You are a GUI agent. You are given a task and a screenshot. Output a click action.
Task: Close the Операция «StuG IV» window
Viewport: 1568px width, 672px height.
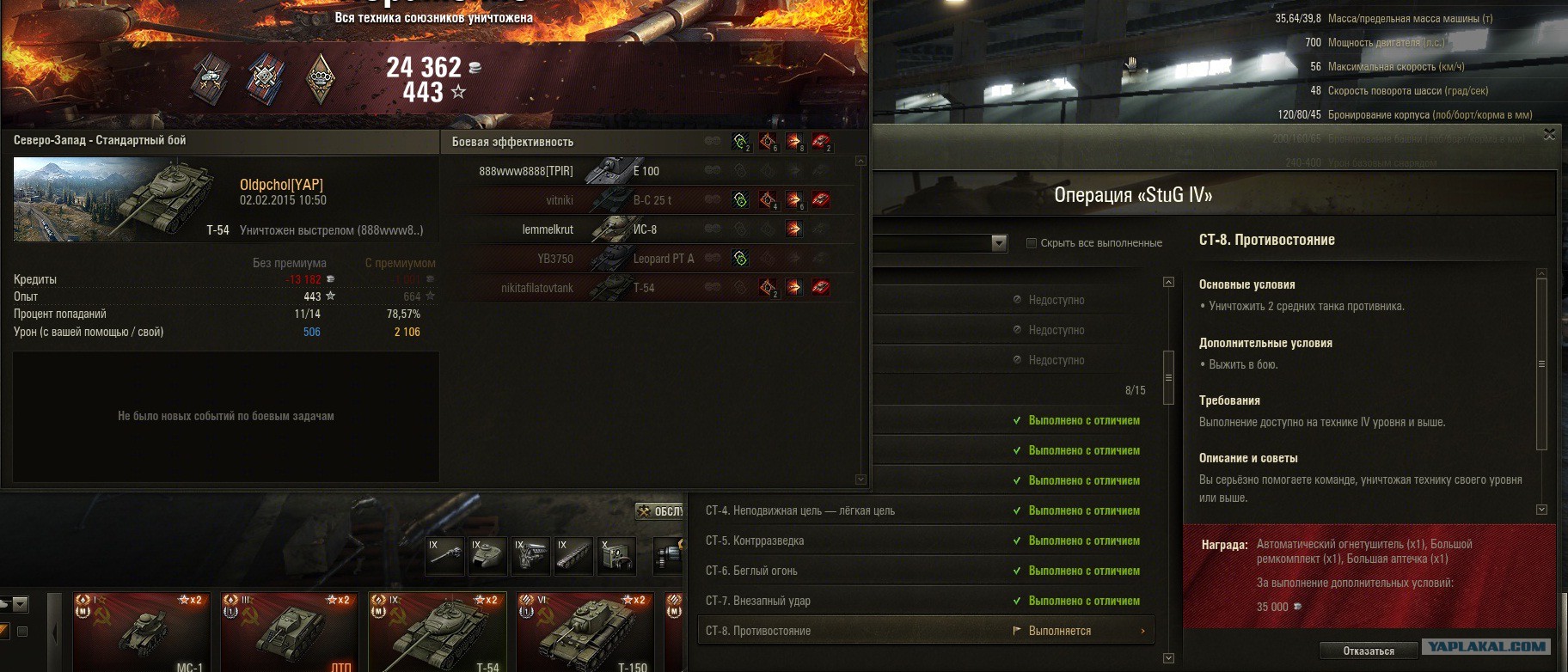click(1549, 135)
